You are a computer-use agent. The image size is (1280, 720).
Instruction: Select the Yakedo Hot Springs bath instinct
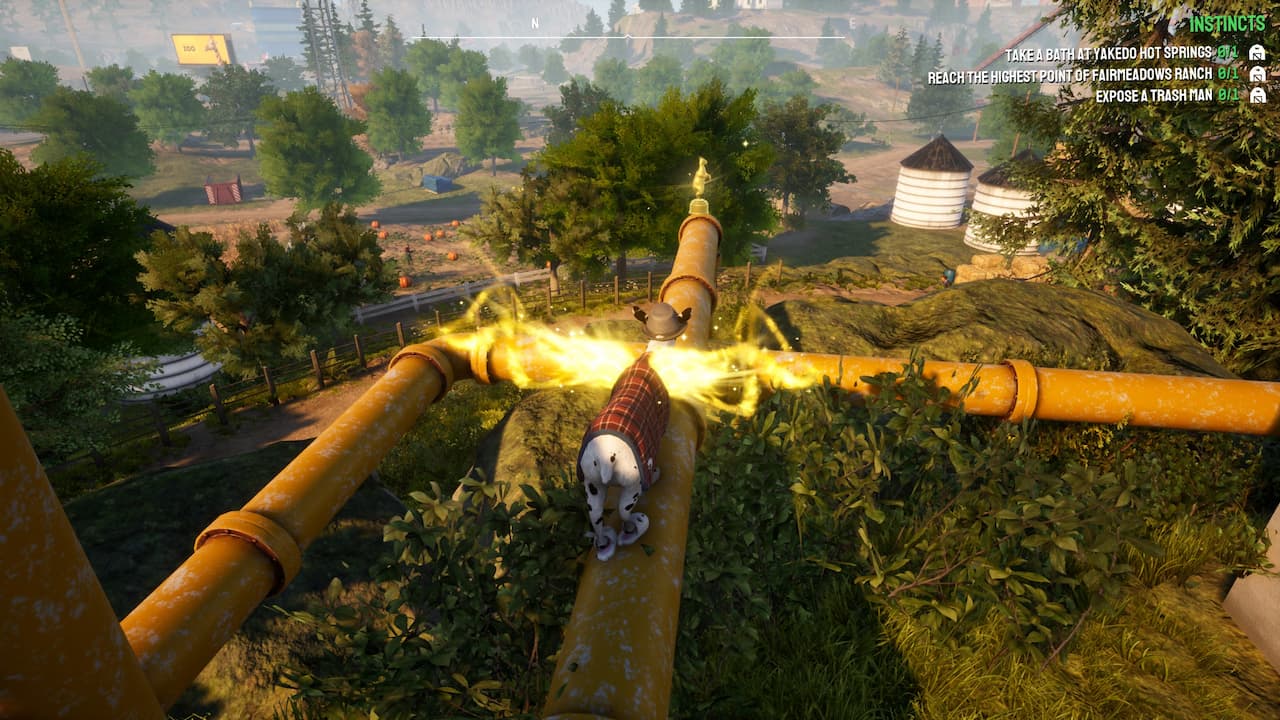[x=1108, y=53]
